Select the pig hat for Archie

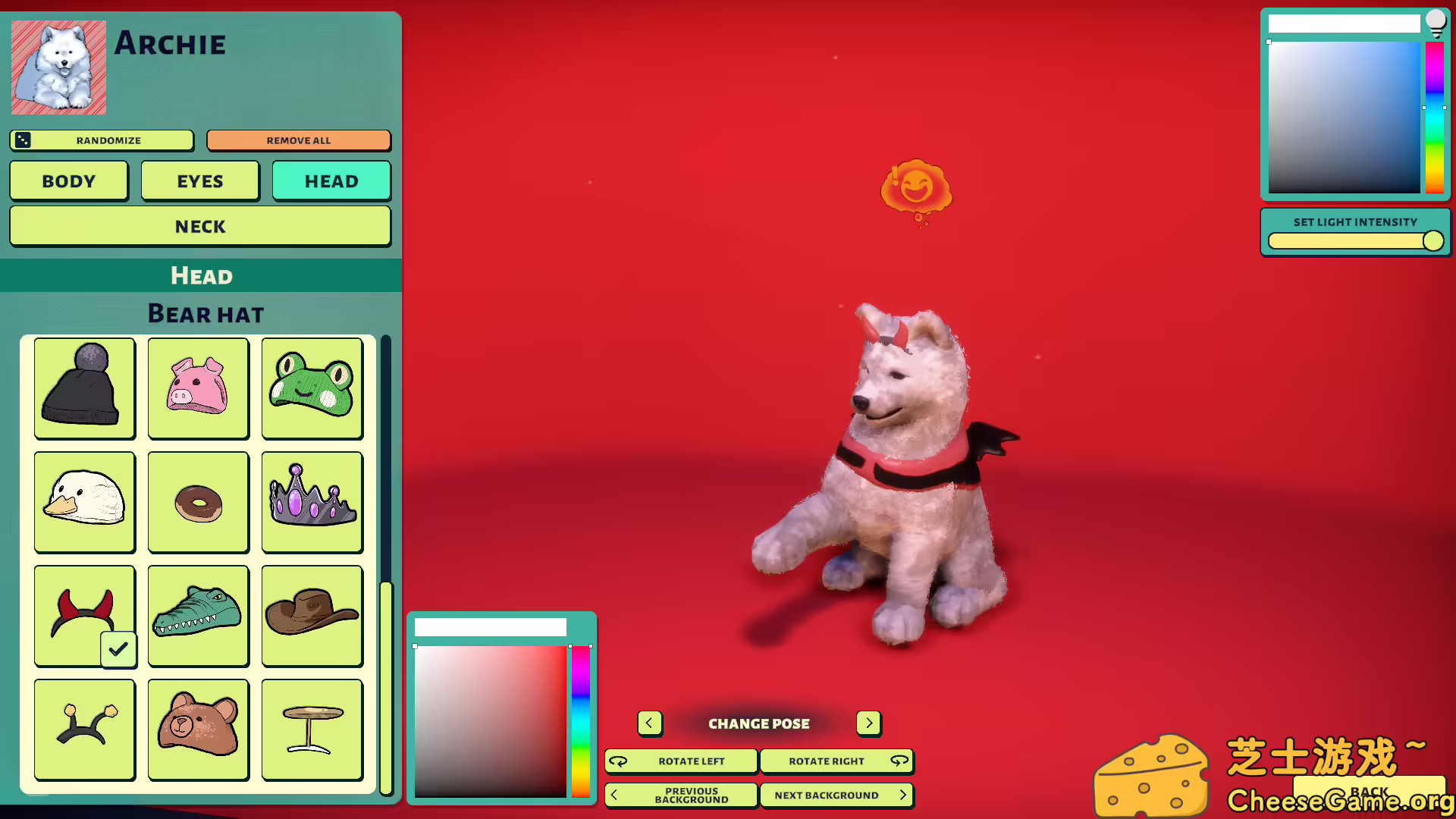198,388
